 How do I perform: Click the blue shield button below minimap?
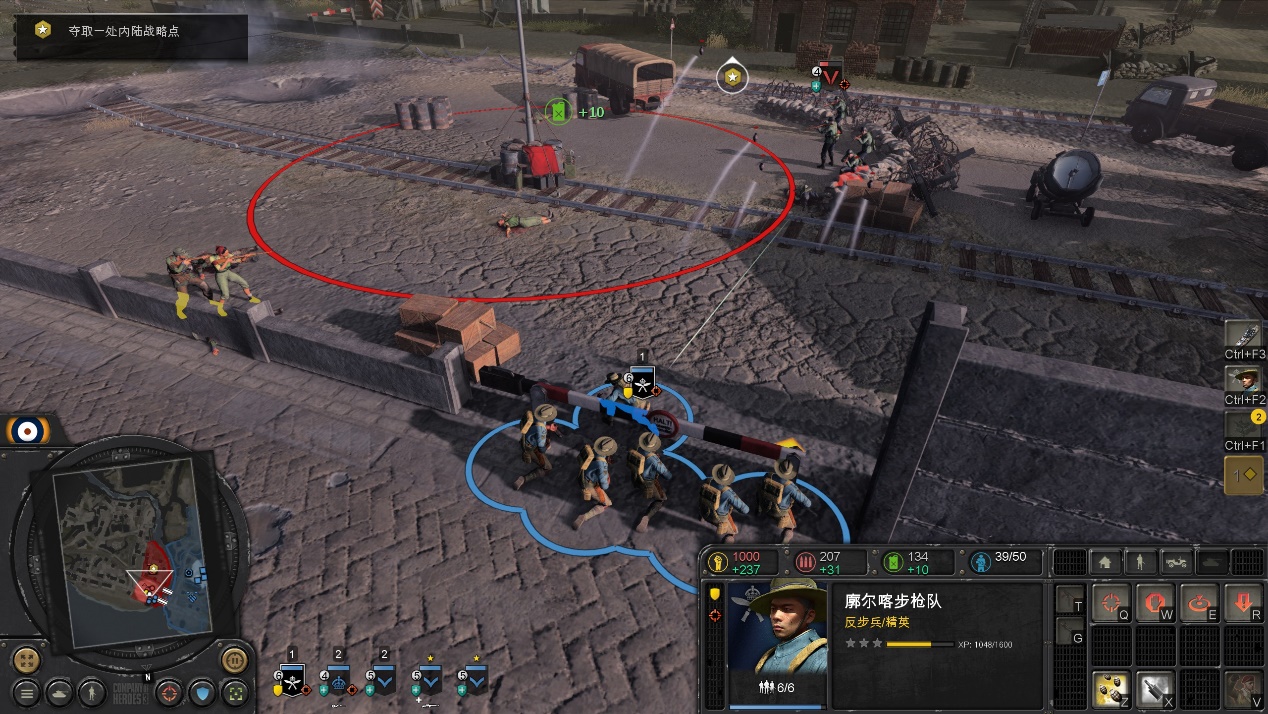click(x=203, y=691)
